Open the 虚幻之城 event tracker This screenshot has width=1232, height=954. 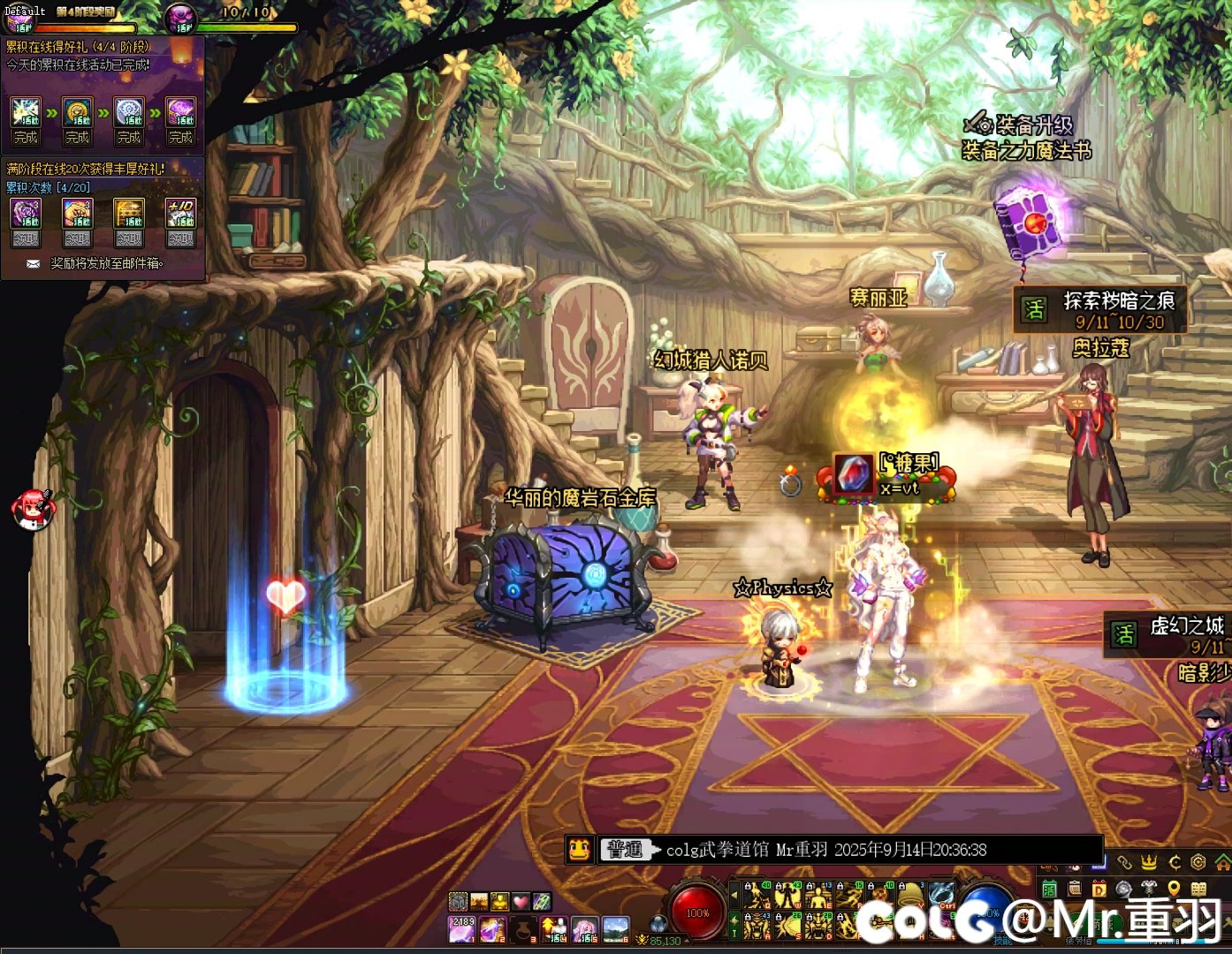point(1167,636)
